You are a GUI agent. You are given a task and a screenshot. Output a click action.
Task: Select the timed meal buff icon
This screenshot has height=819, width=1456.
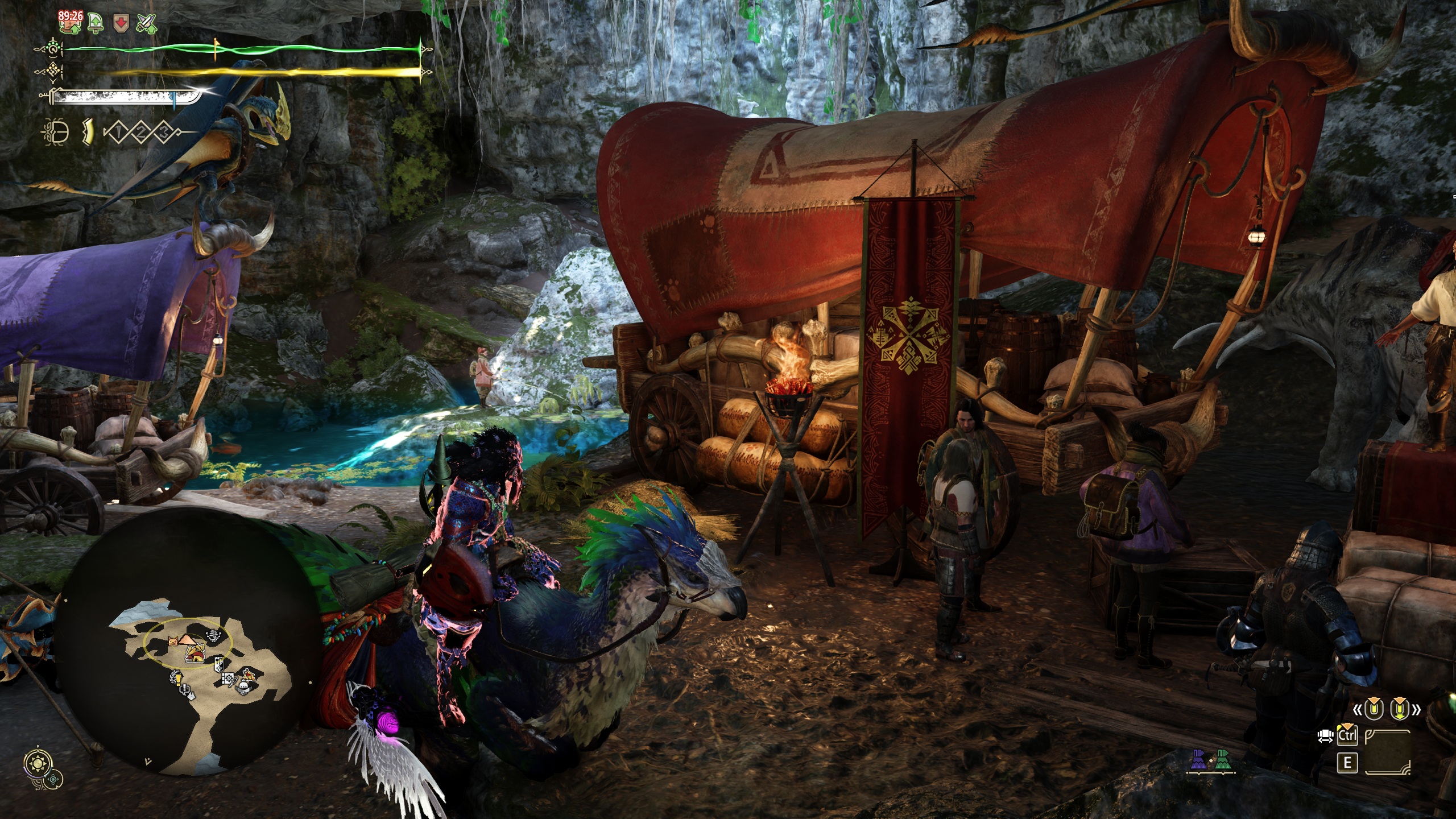(71, 22)
